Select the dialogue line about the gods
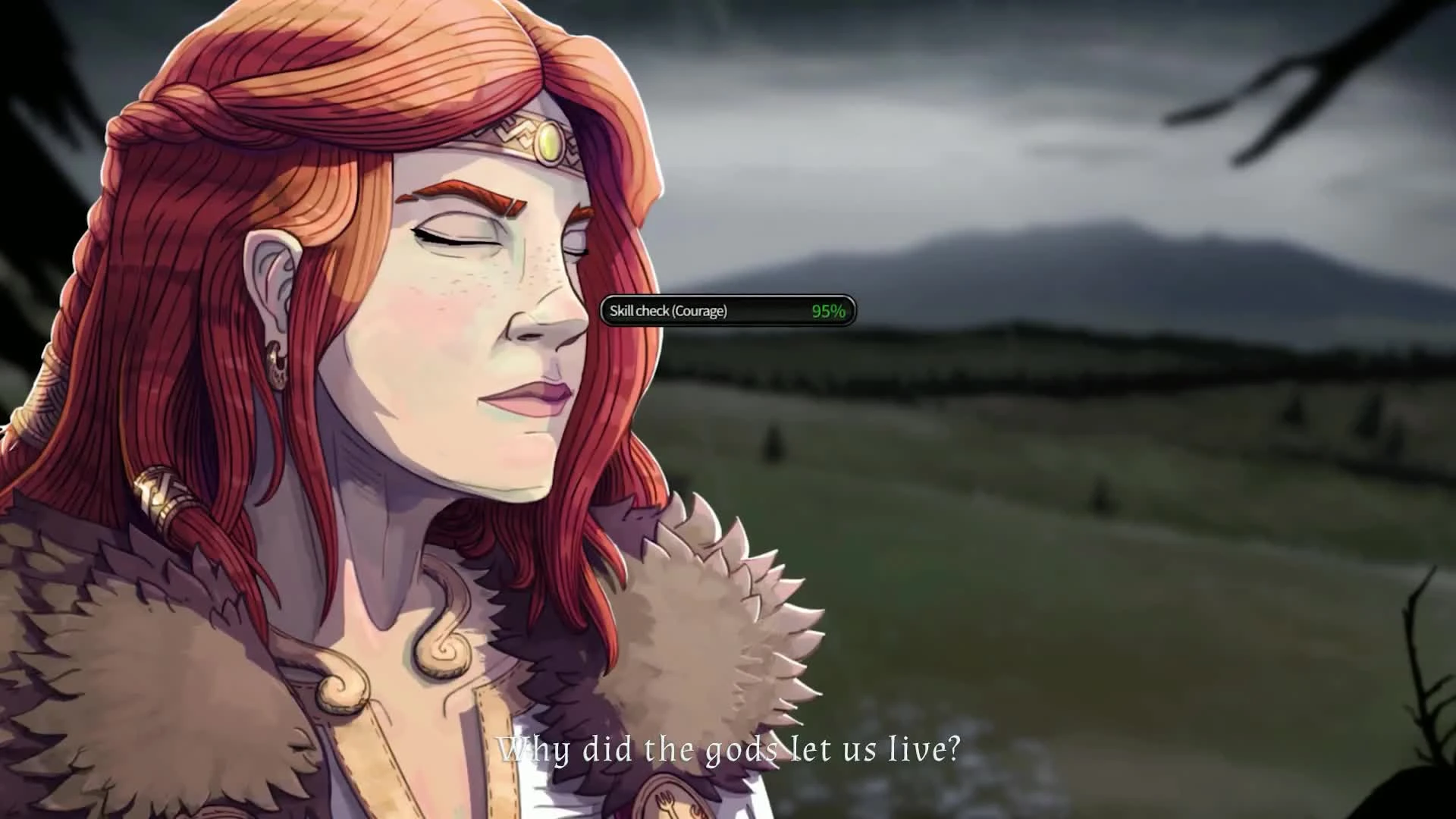 pyautogui.click(x=728, y=751)
